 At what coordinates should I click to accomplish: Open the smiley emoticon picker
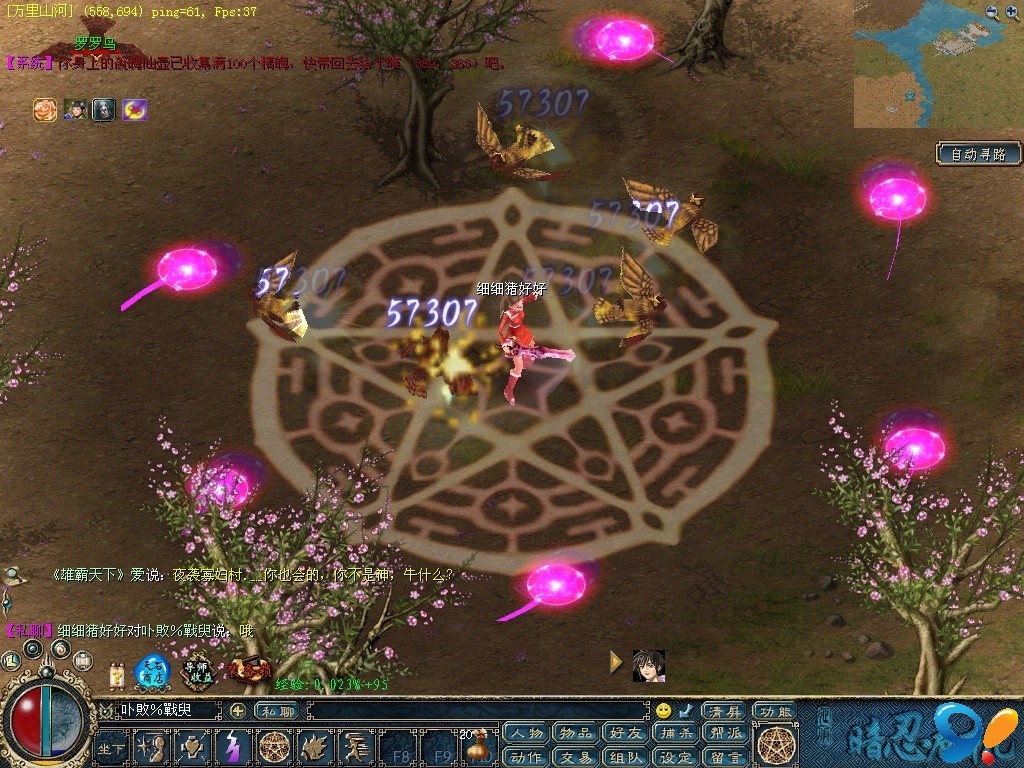point(663,711)
